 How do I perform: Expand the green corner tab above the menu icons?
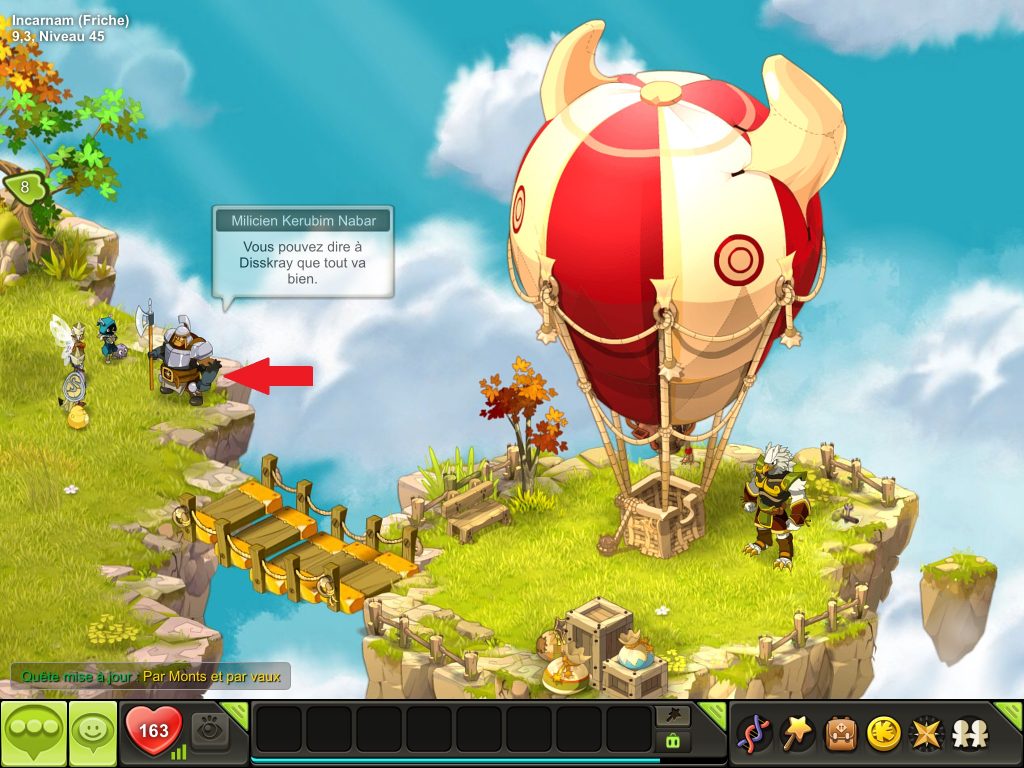pyautogui.click(x=1008, y=713)
